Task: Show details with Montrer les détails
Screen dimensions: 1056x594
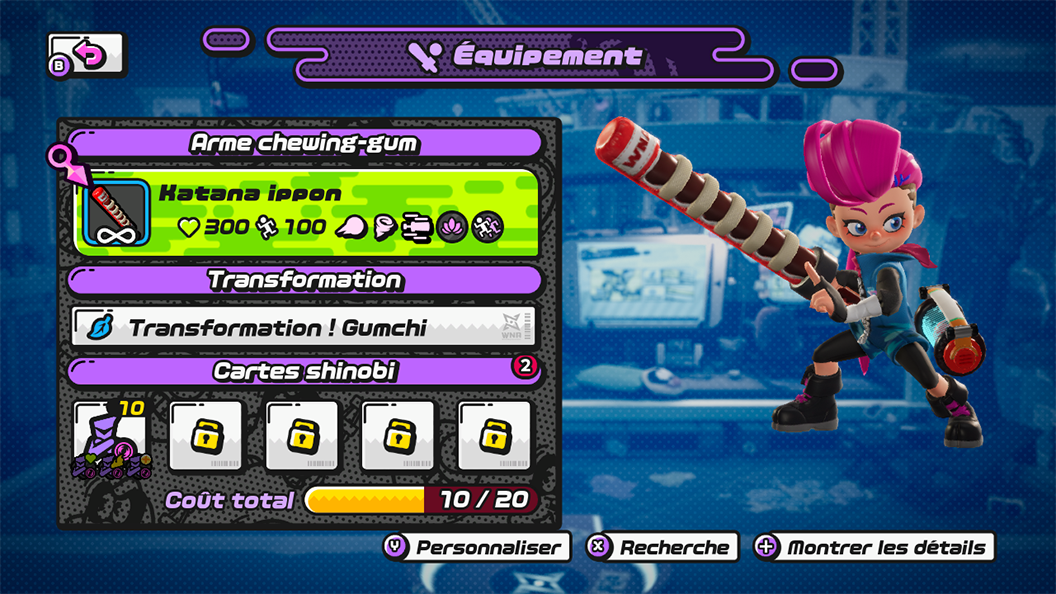Action: [874, 547]
